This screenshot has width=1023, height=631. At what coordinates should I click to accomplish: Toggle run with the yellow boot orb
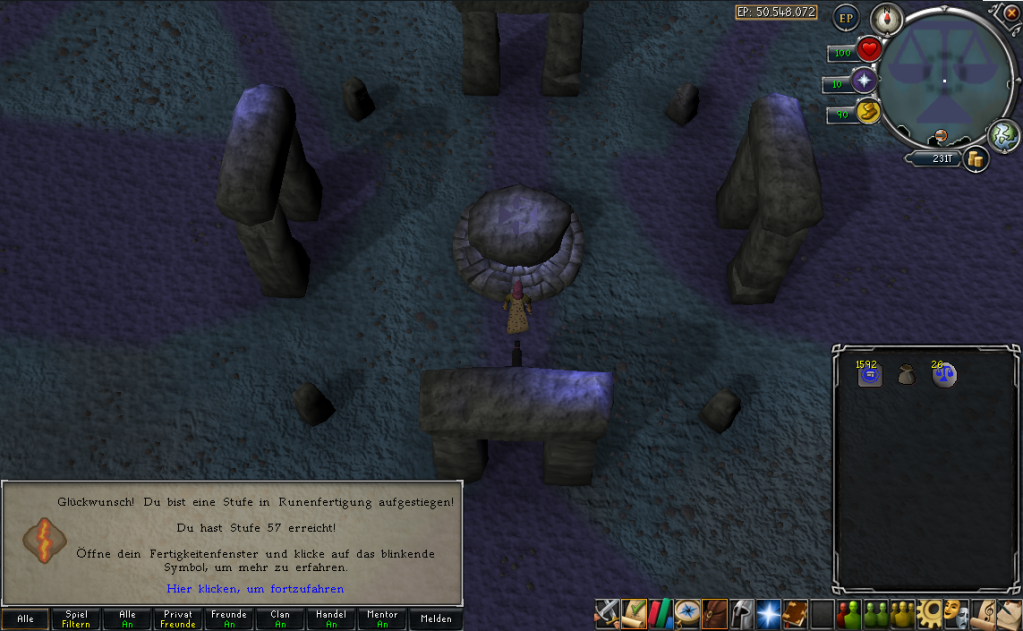[x=867, y=113]
